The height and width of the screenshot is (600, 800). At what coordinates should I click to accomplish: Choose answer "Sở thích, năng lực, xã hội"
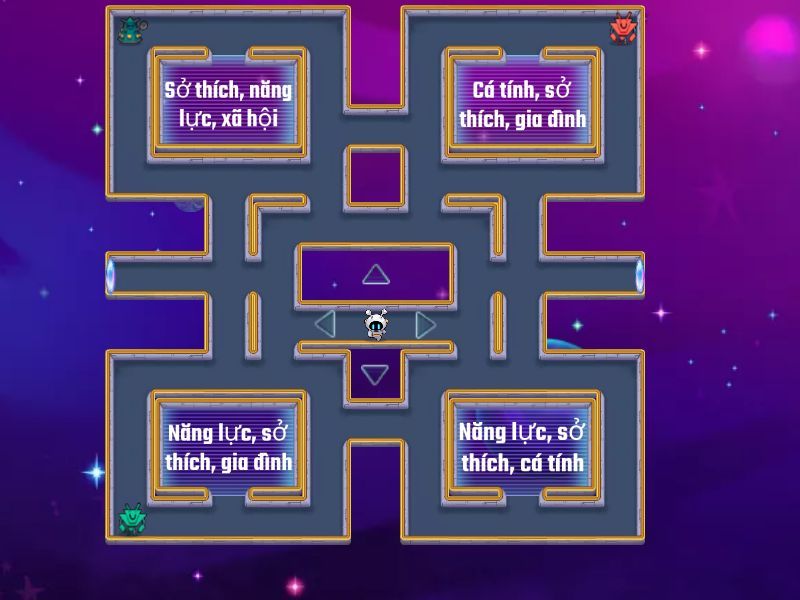[229, 104]
